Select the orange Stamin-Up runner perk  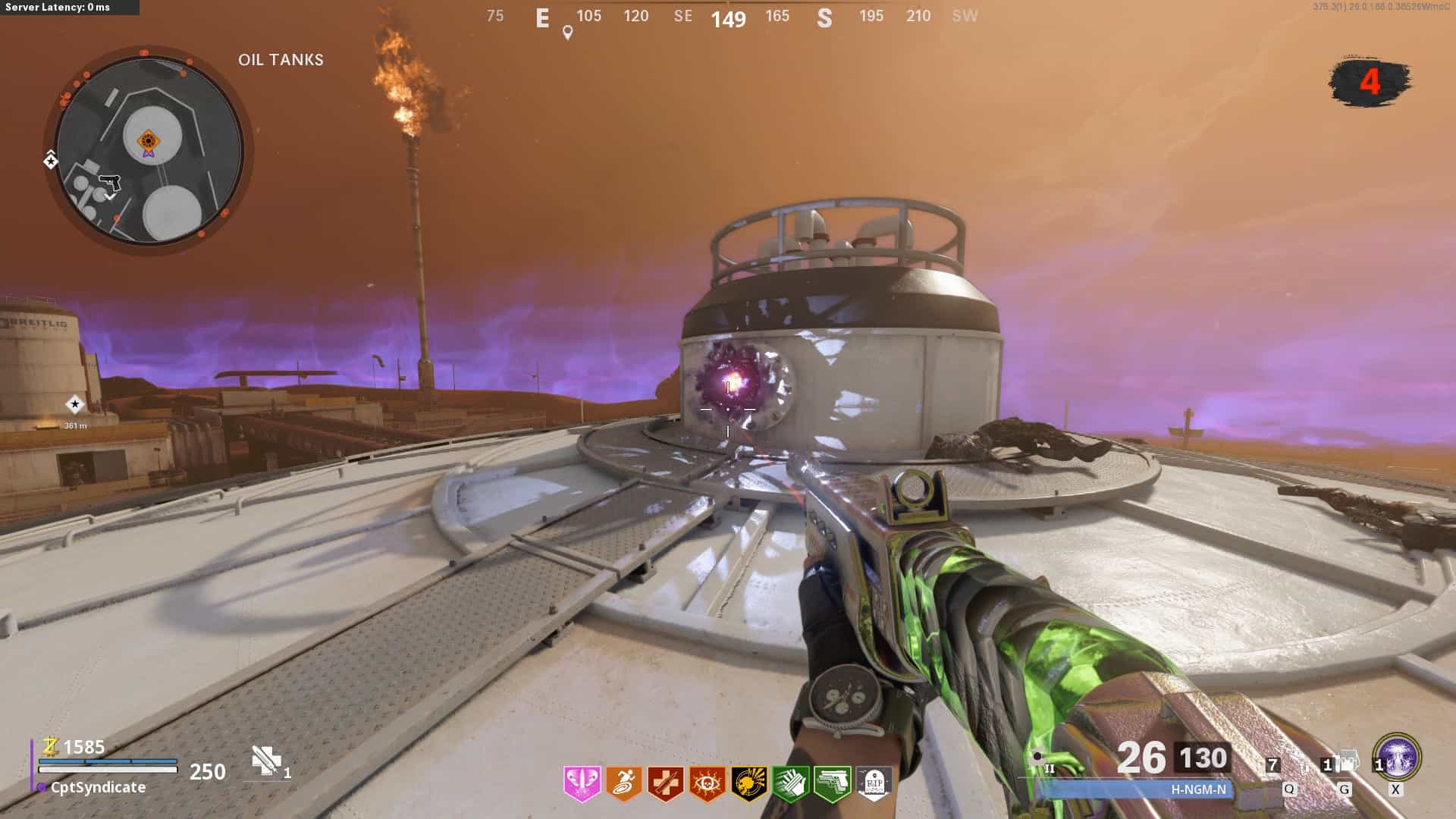[623, 783]
